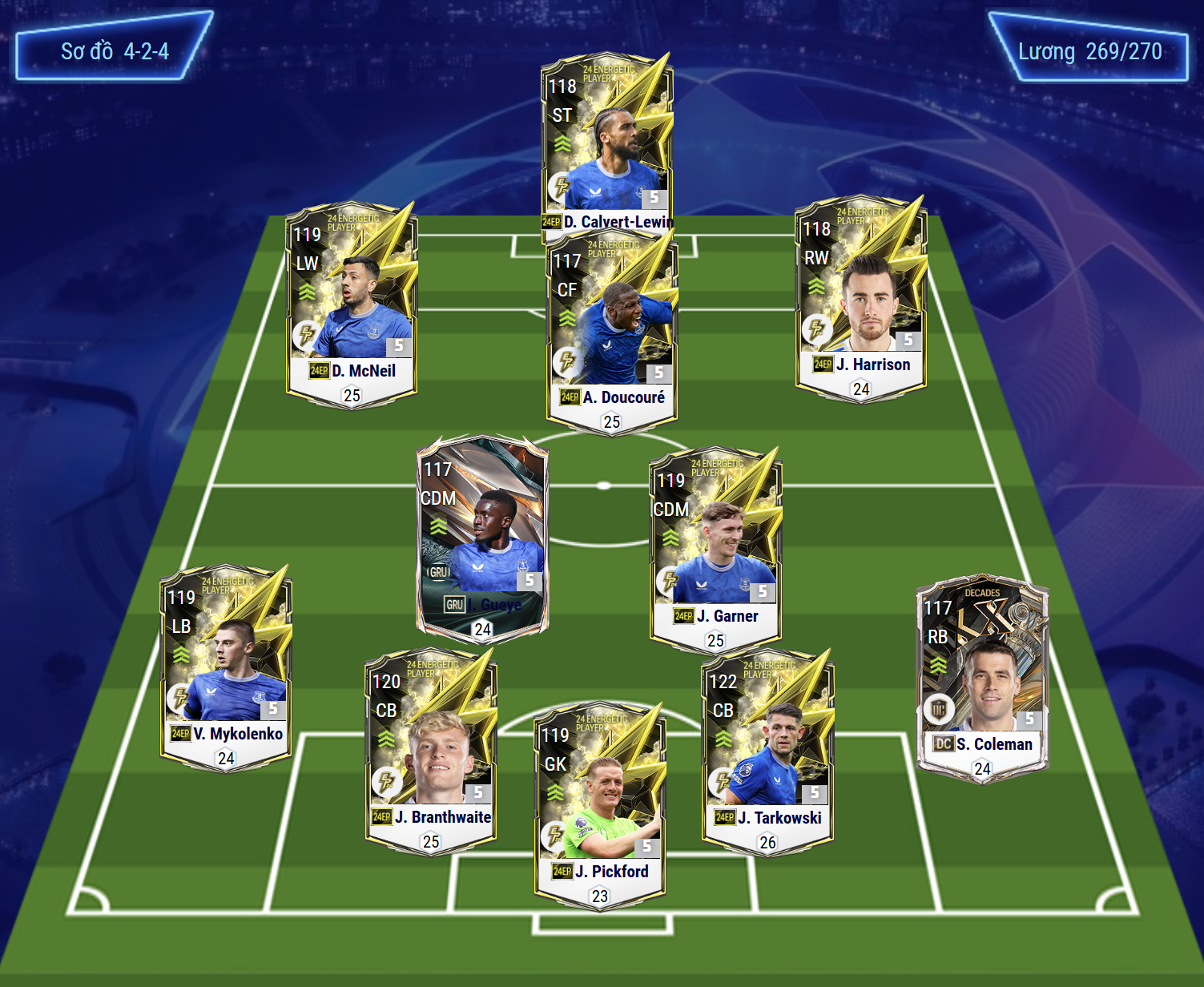Screen dimensions: 1204x987
Task: Choose D. McNeil's left wing card
Action: tap(352, 304)
